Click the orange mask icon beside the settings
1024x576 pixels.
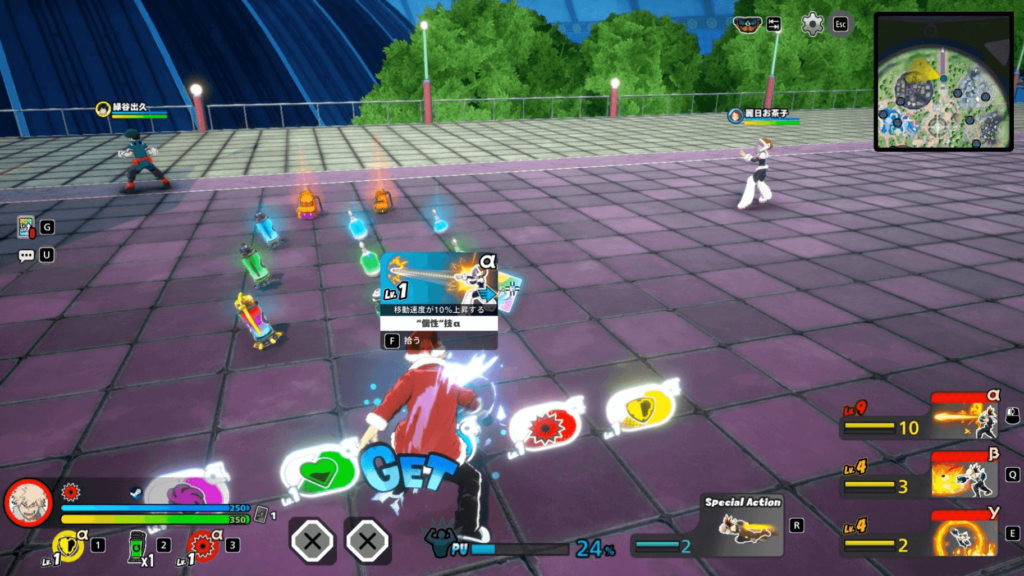tap(745, 24)
